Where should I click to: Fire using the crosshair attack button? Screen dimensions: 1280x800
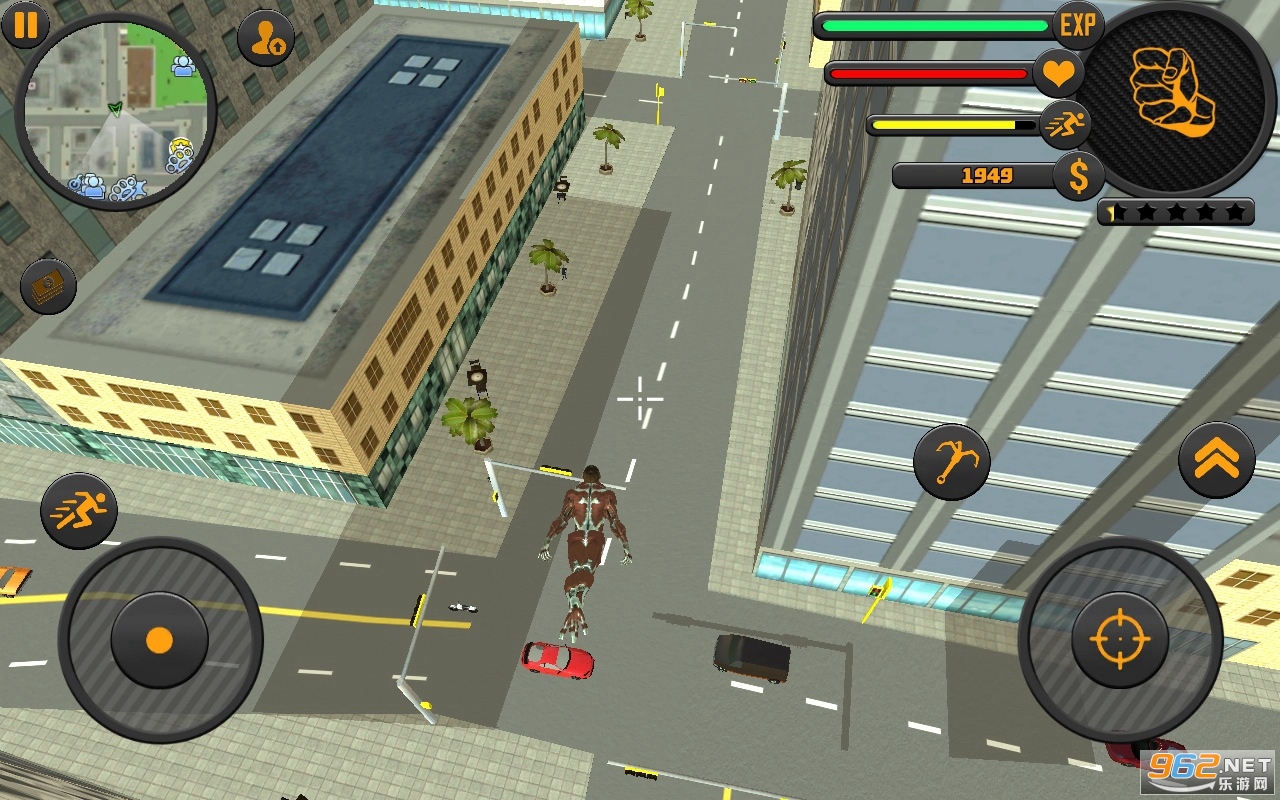(1119, 638)
